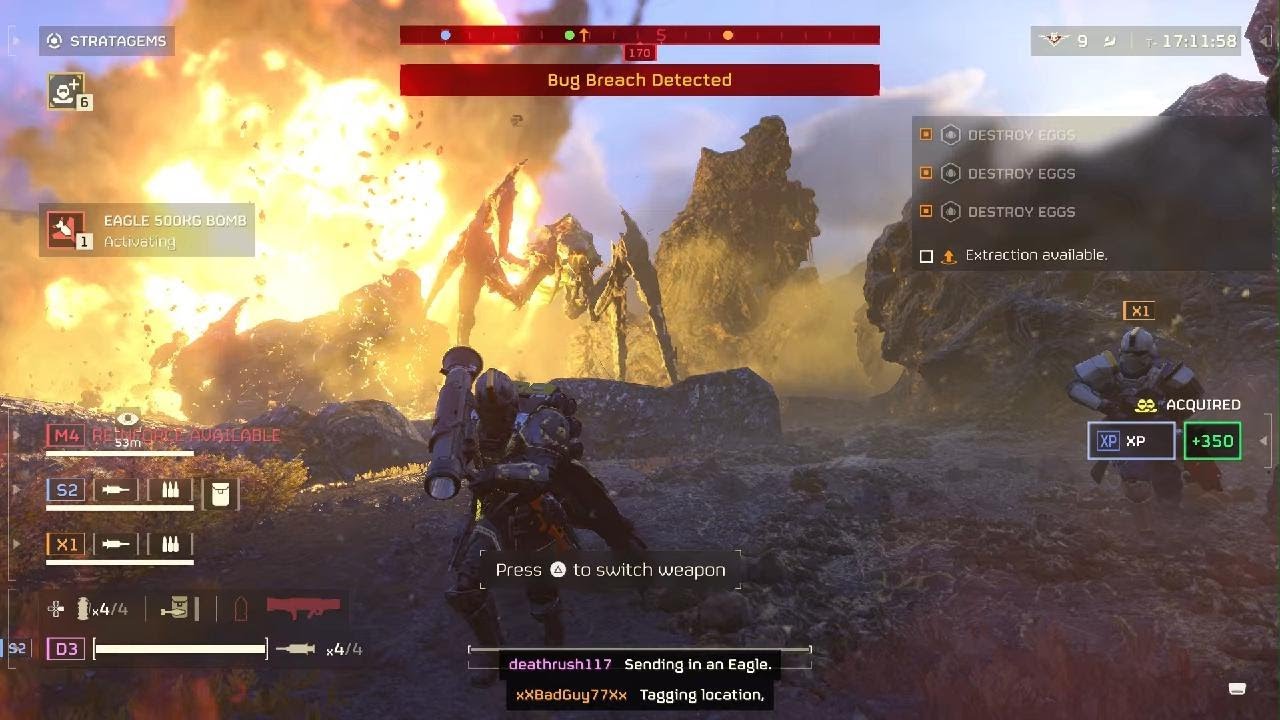This screenshot has width=1280, height=720.
Task: Toggle the Extraction available objective checkbox
Action: point(926,256)
